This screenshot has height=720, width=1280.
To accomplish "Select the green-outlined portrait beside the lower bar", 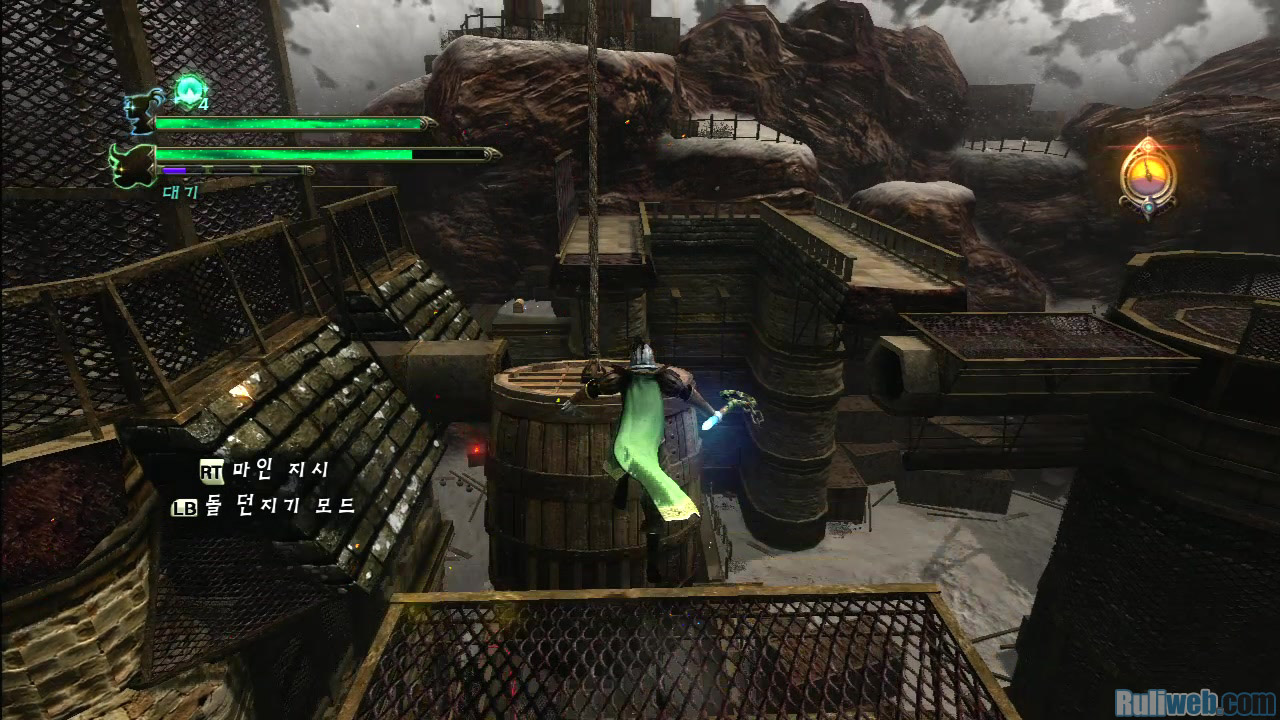I will [x=132, y=165].
